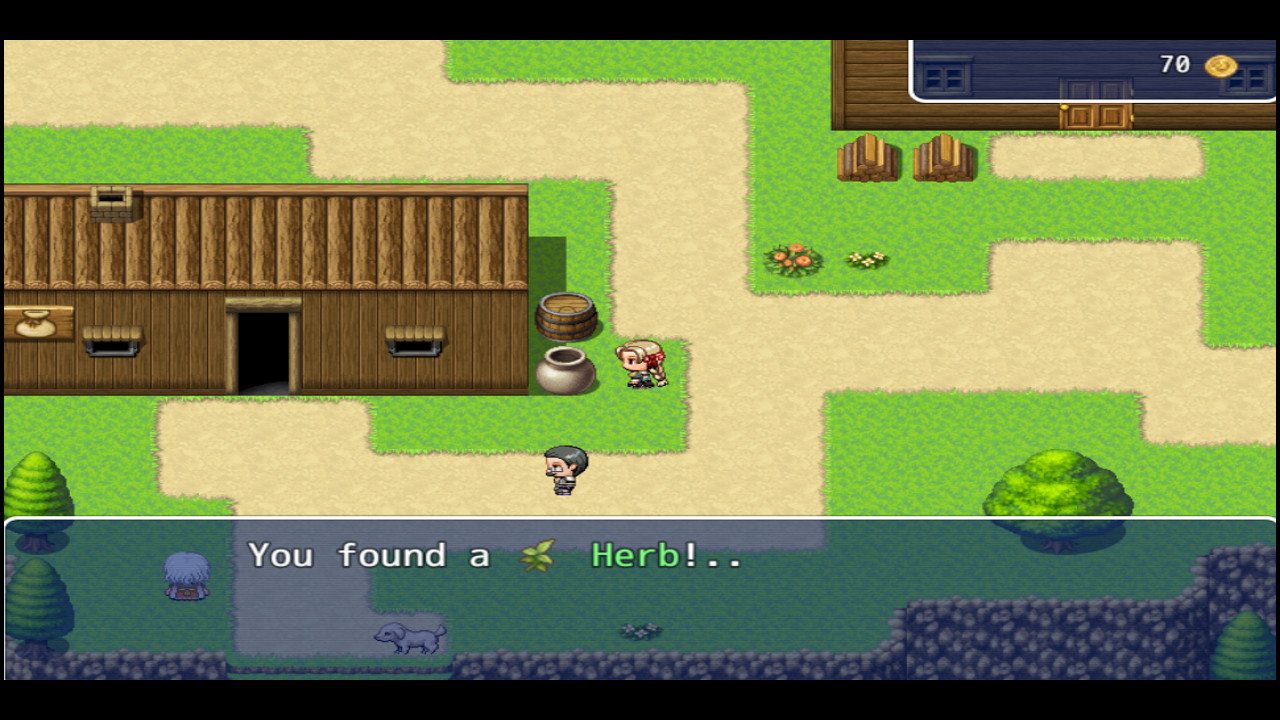Click the orange flower patch on the grass

[x=793, y=258]
